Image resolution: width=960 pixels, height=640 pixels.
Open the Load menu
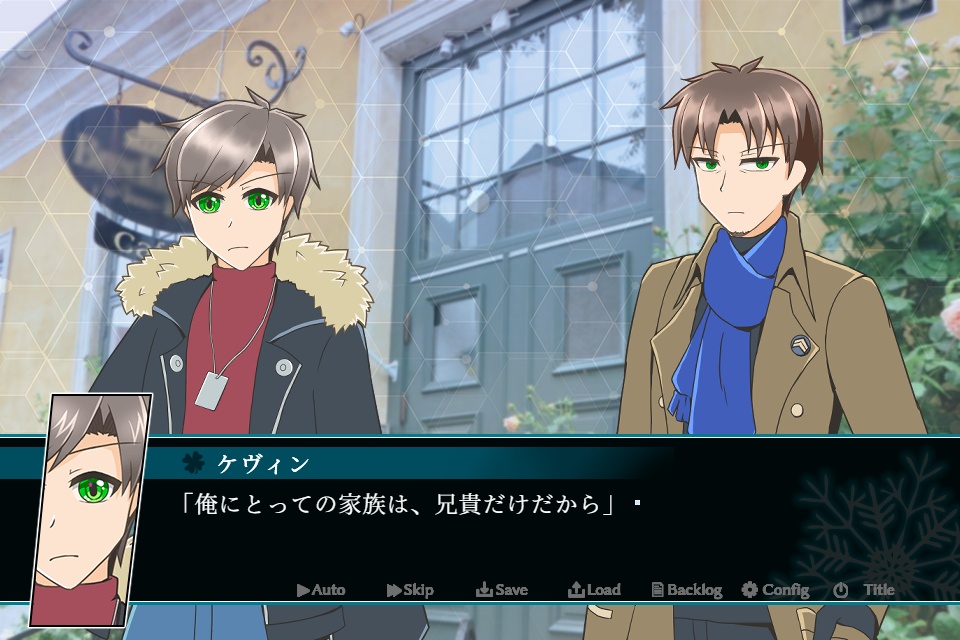(x=594, y=590)
